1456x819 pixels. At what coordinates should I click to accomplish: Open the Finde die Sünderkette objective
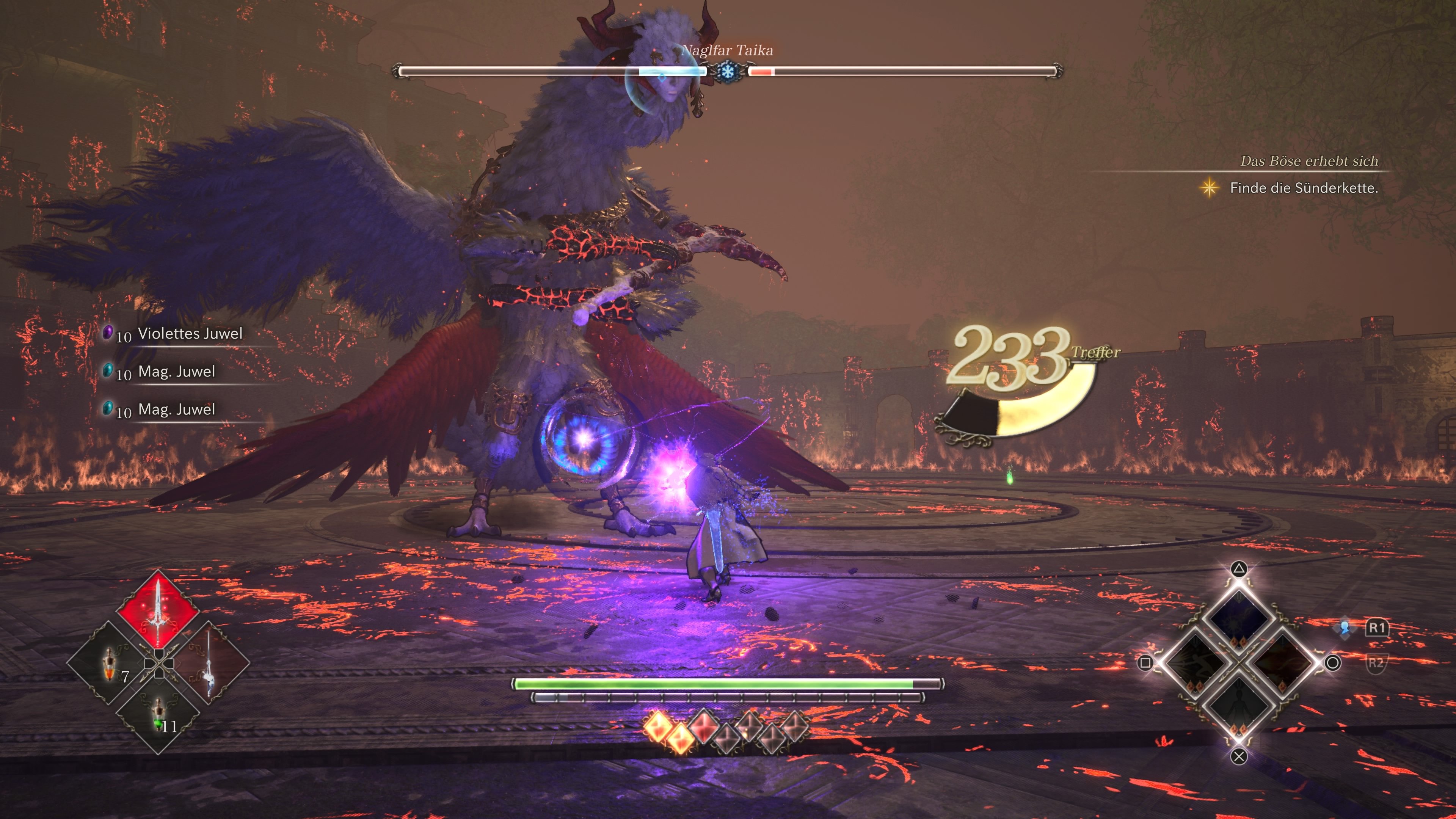click(x=1304, y=188)
